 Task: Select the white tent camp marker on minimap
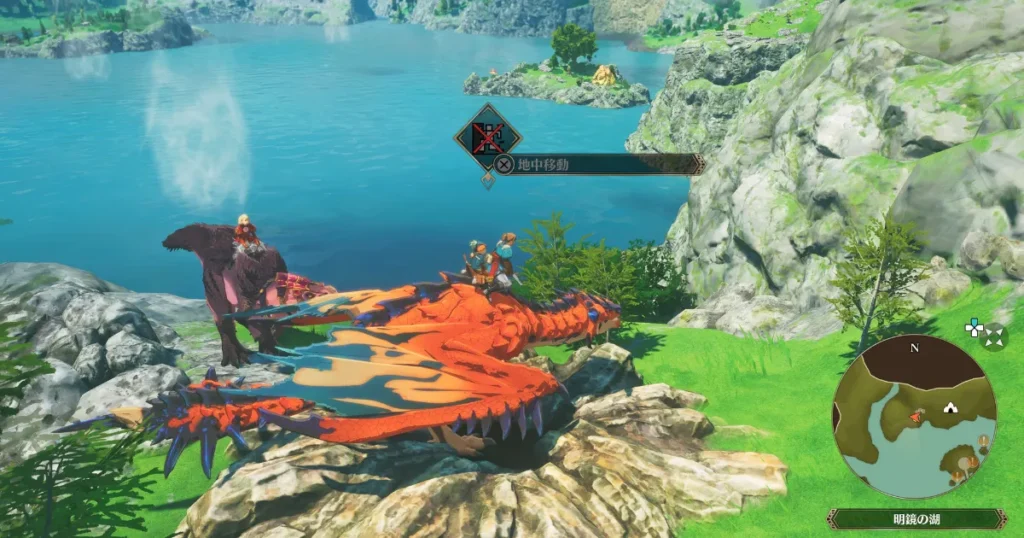coord(950,408)
